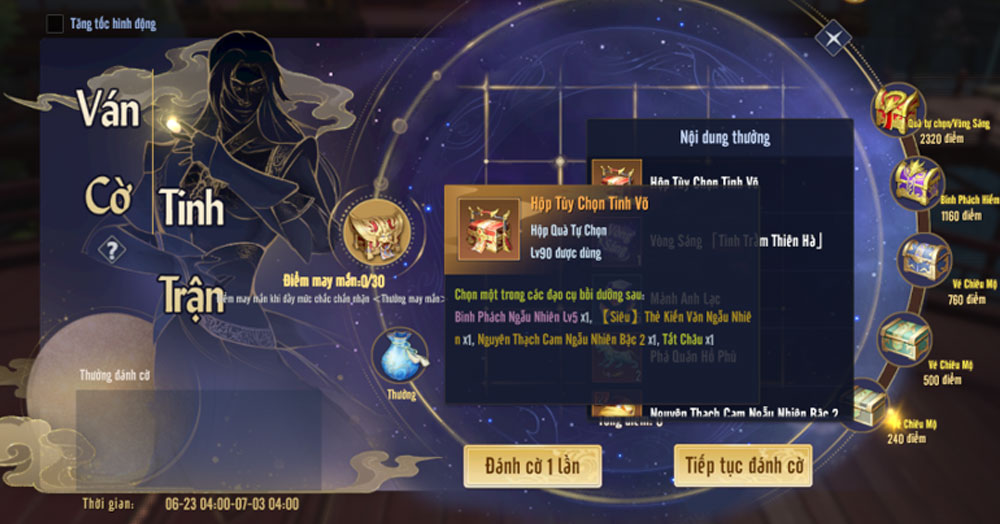
Task: Pick the Vé Chiêu Mộ 240 điểm chest
Action: tap(868, 403)
